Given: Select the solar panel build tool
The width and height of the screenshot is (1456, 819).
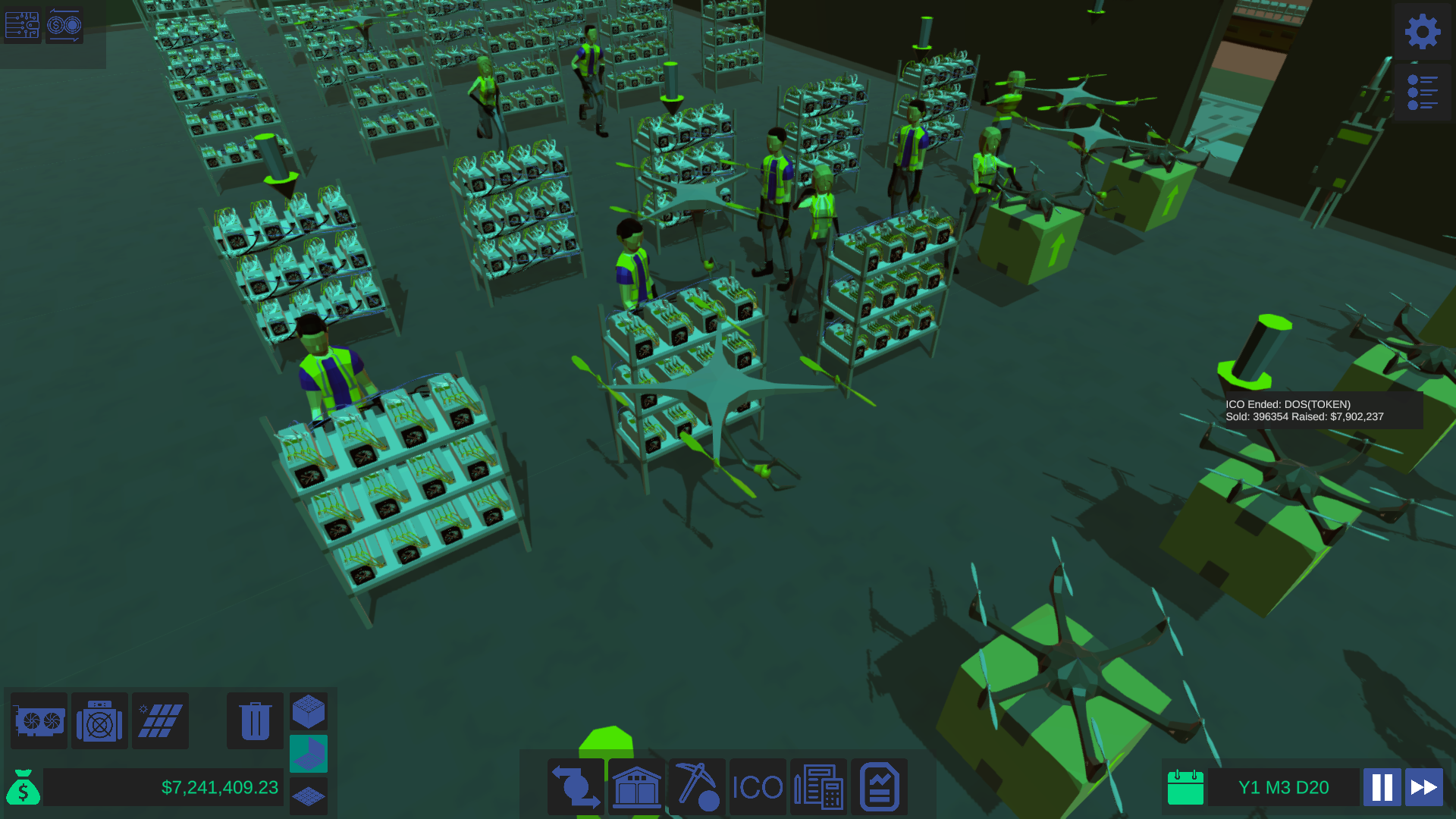Looking at the screenshot, I should [160, 721].
